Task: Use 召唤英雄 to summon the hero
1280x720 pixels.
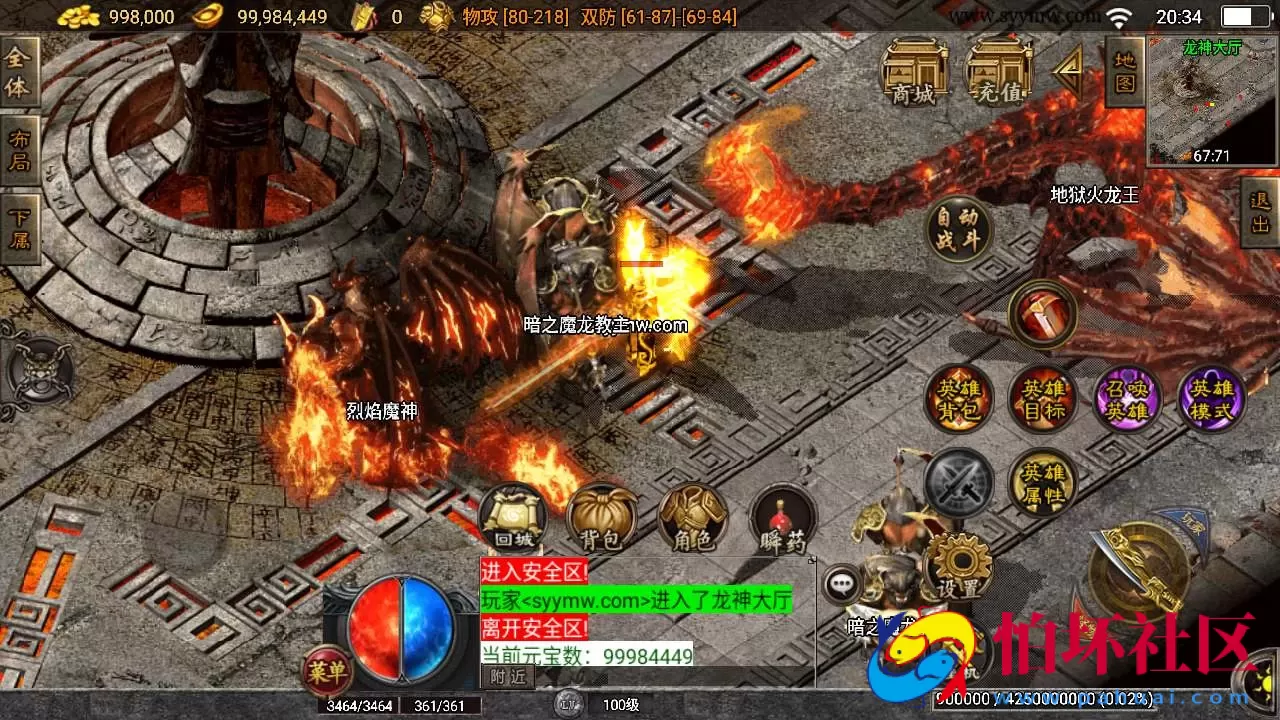Action: tap(1127, 398)
